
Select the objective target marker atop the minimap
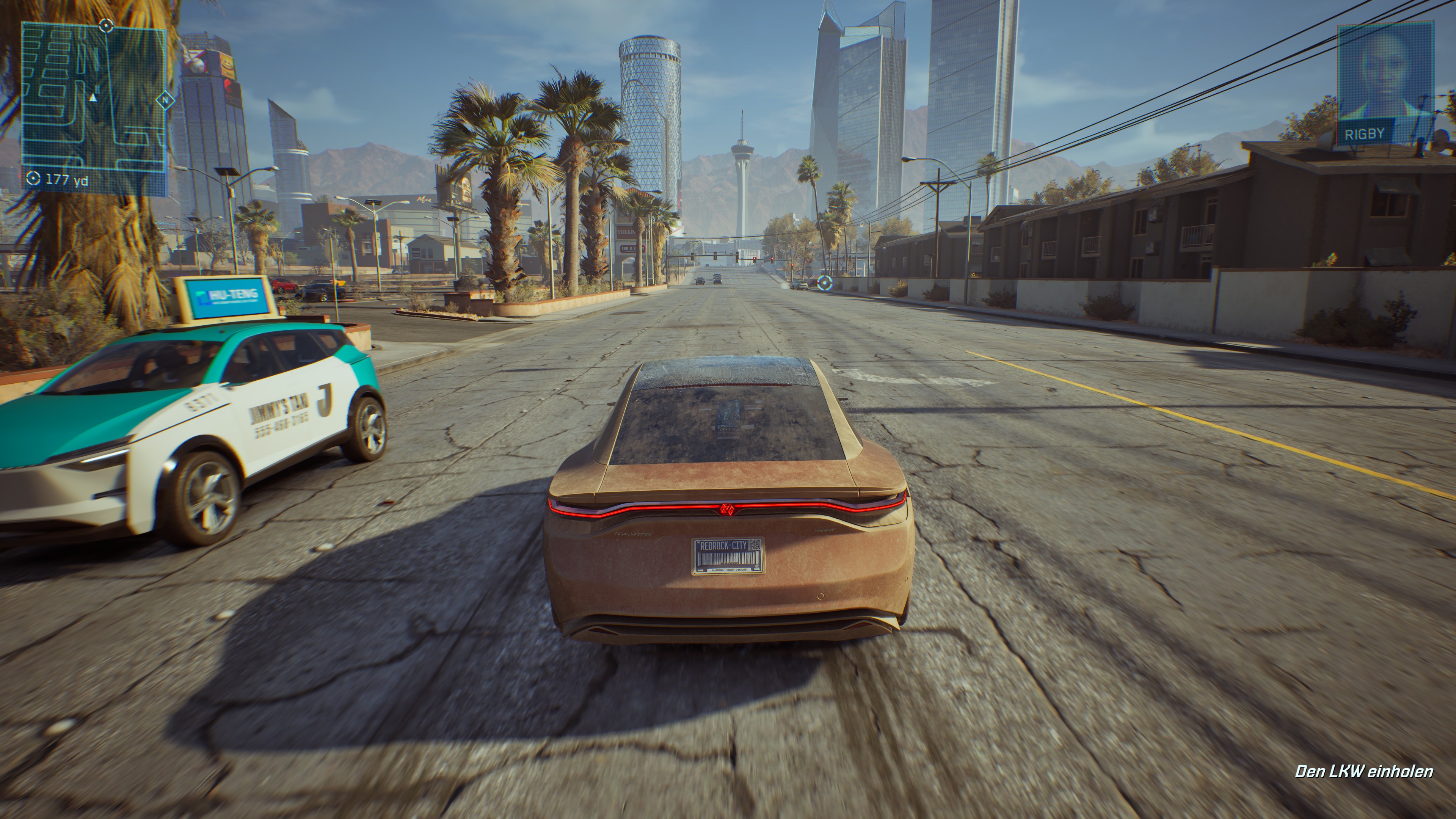coord(106,25)
